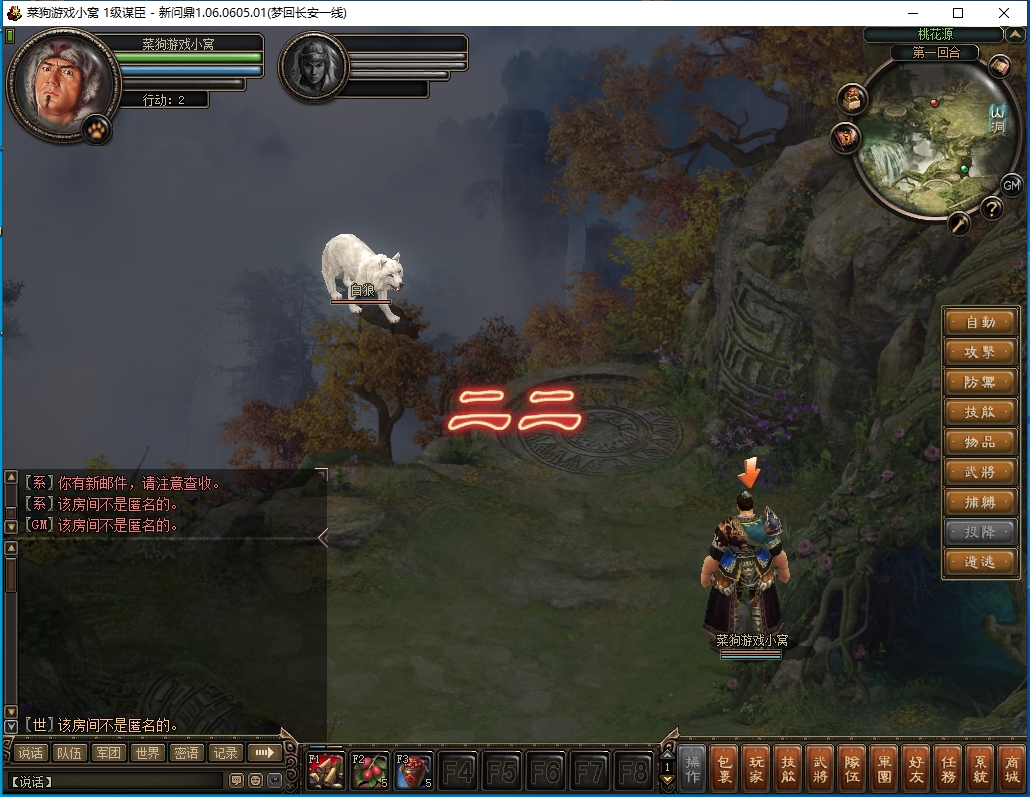This screenshot has width=1030, height=797.
Task: Select the 攻擊 attack command
Action: coord(980,352)
